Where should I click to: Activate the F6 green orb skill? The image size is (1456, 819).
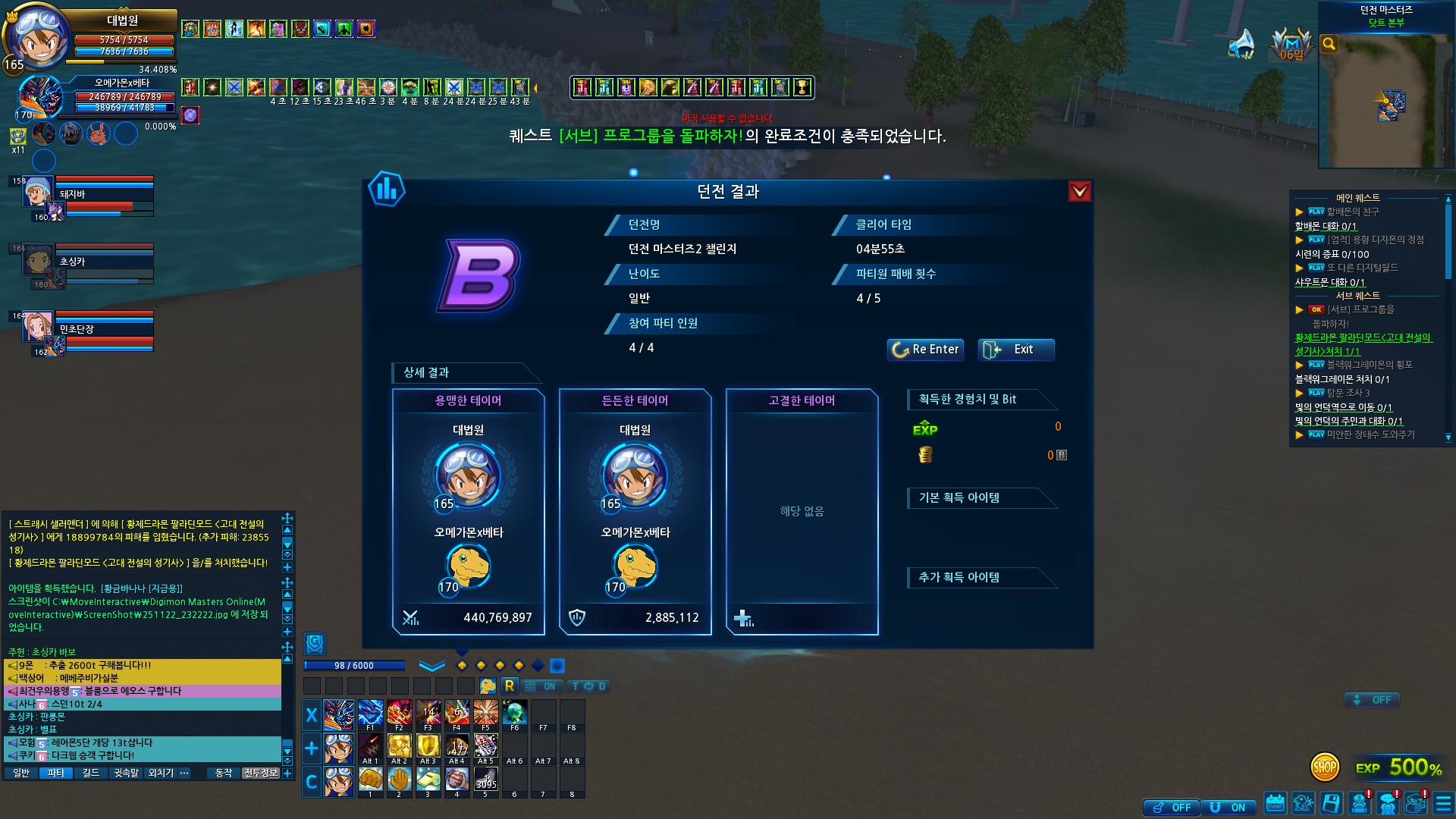[514, 714]
